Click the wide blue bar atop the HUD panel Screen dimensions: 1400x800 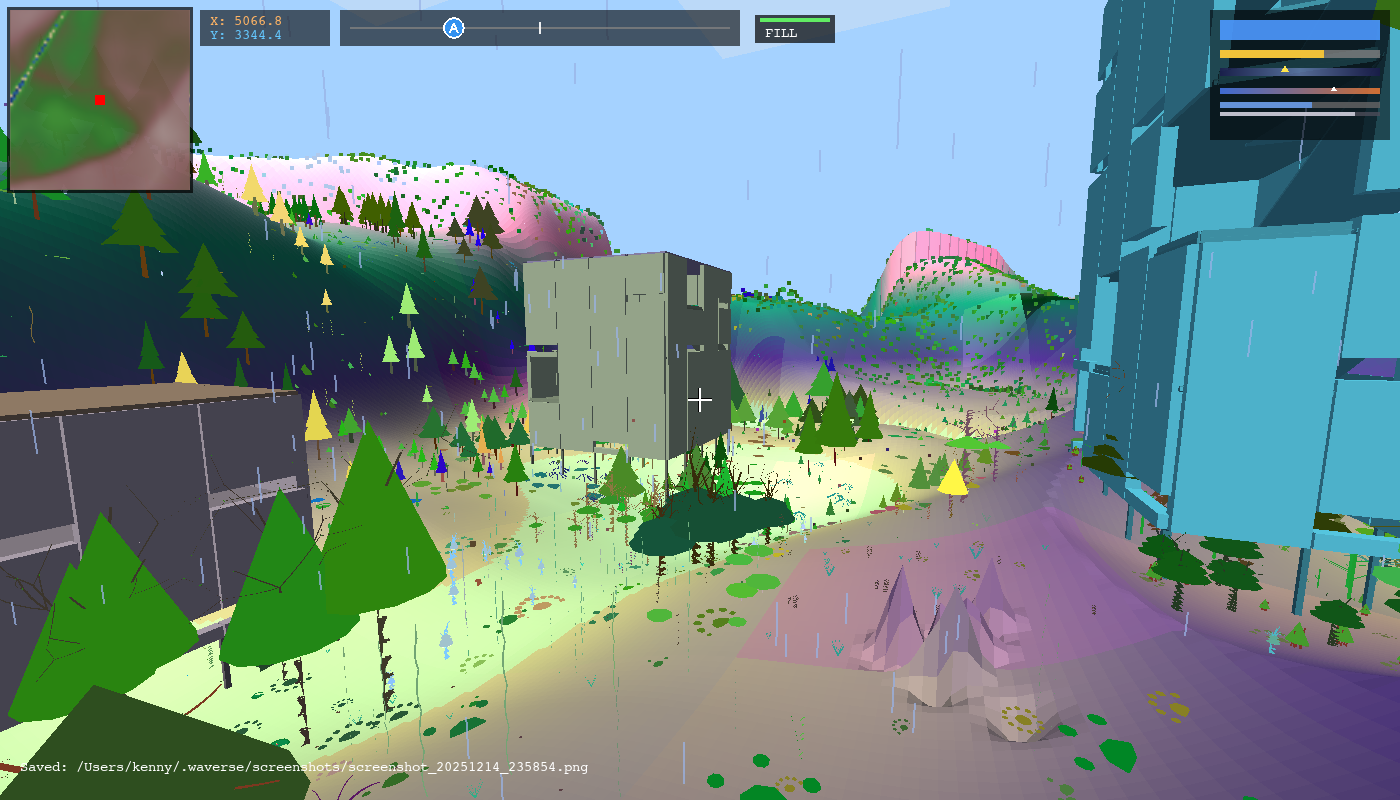[x=1300, y=30]
